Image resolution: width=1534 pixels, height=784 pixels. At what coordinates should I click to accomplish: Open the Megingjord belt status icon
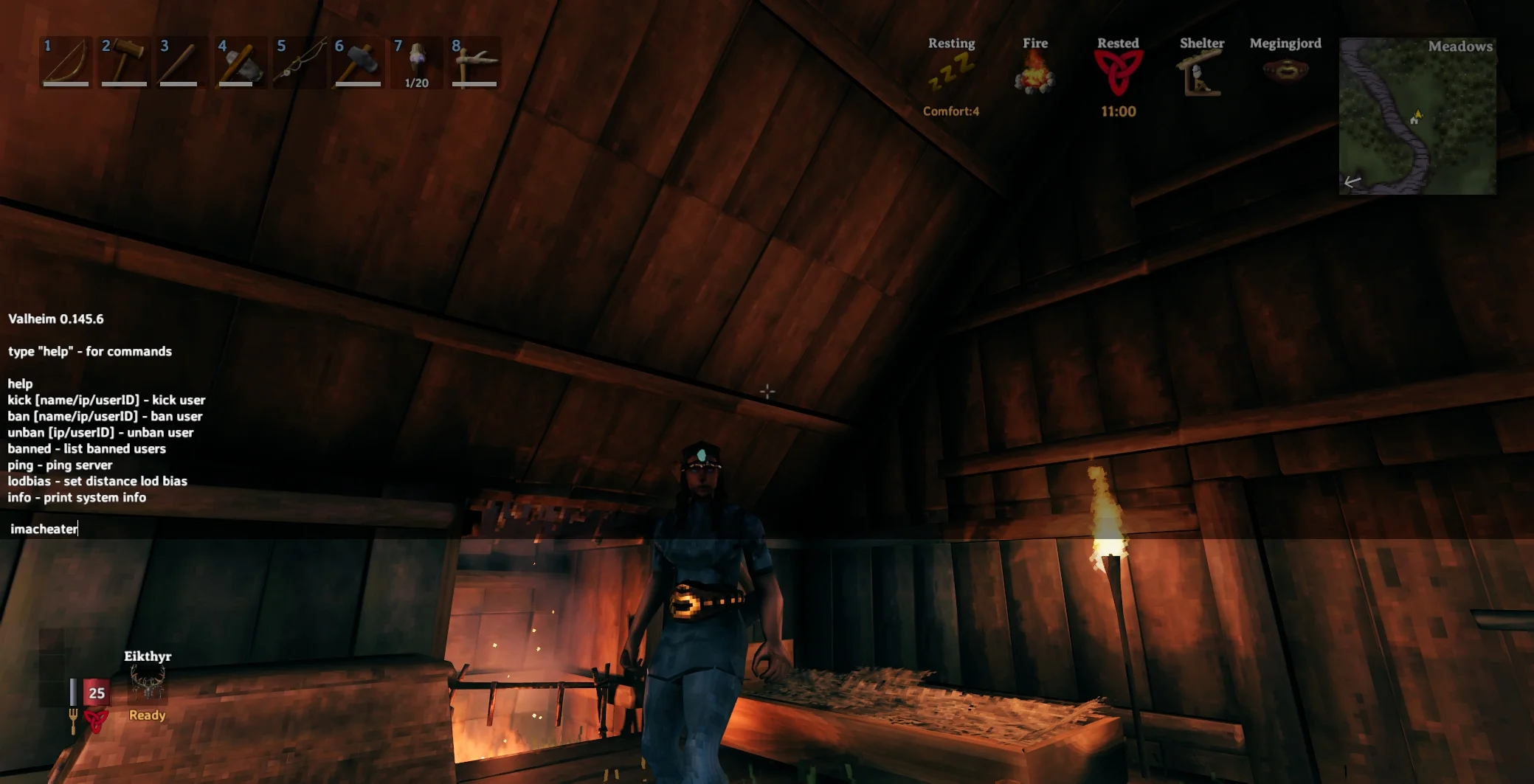pyautogui.click(x=1285, y=70)
